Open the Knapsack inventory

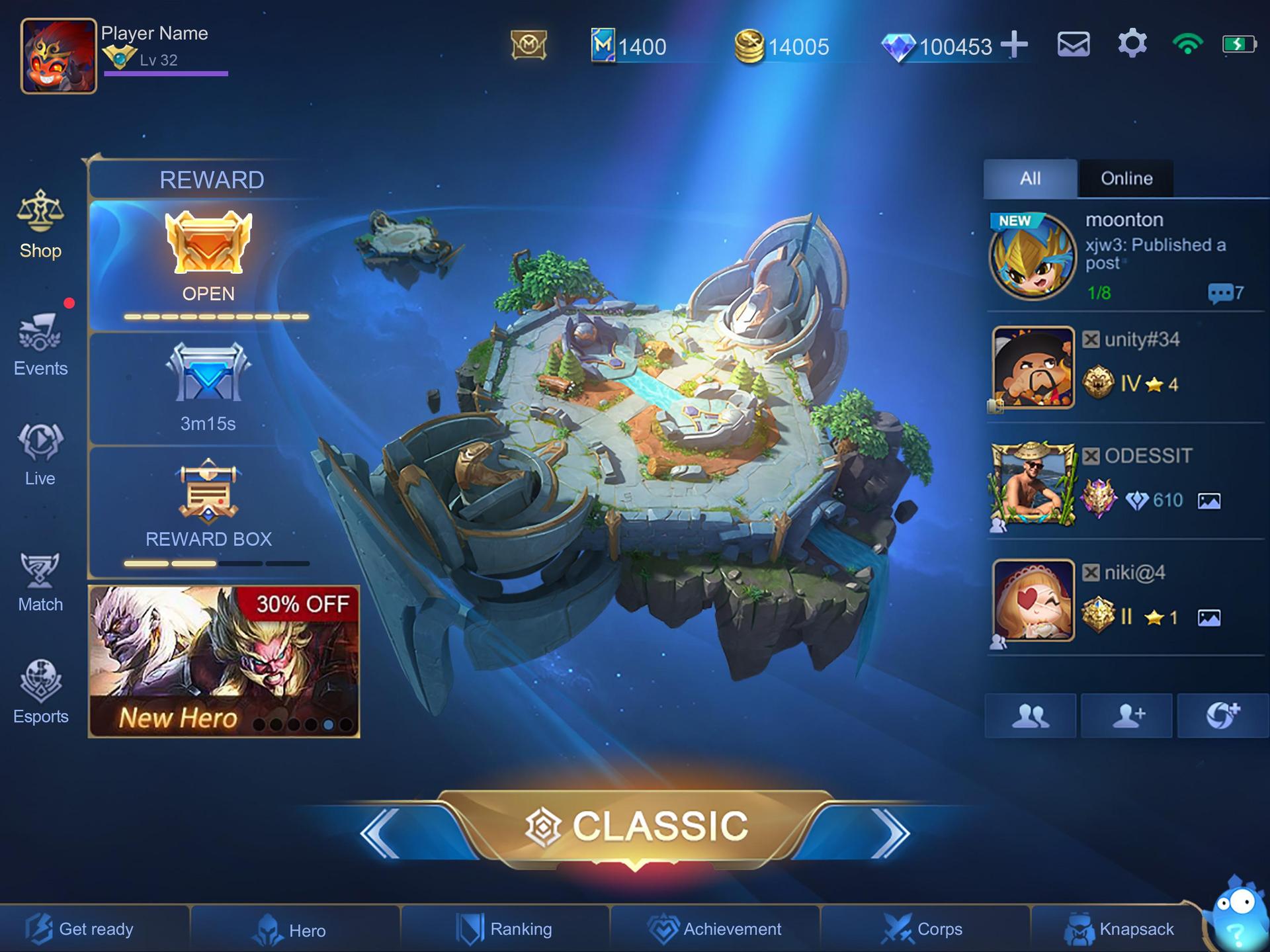click(x=1119, y=930)
